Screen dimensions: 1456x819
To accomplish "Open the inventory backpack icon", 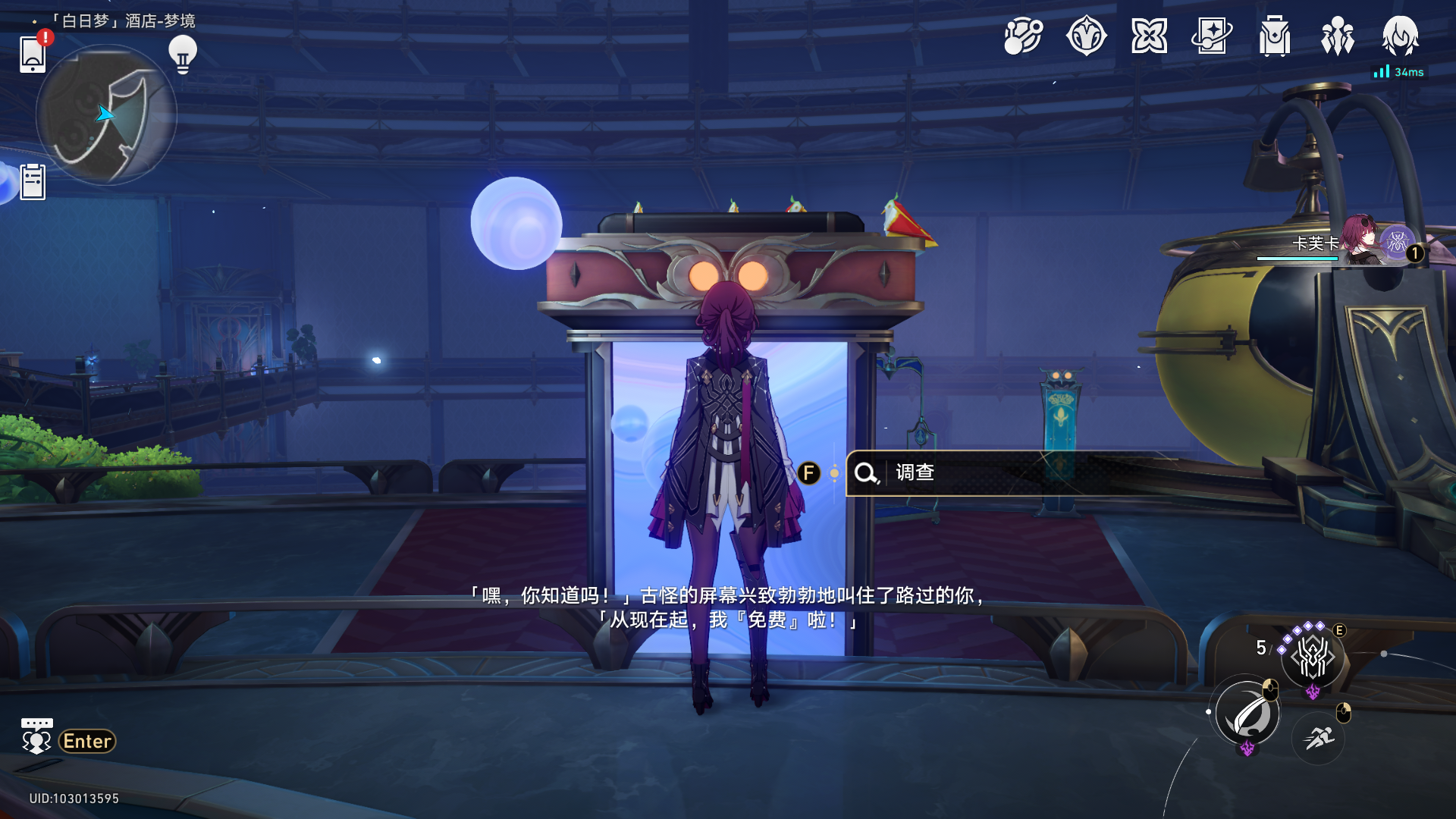I will pos(1275,36).
